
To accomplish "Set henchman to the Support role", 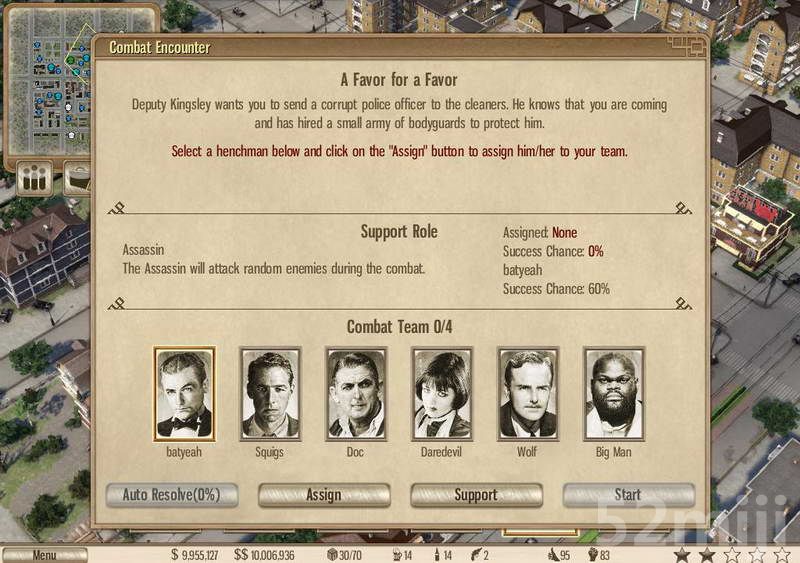I will pos(476,495).
